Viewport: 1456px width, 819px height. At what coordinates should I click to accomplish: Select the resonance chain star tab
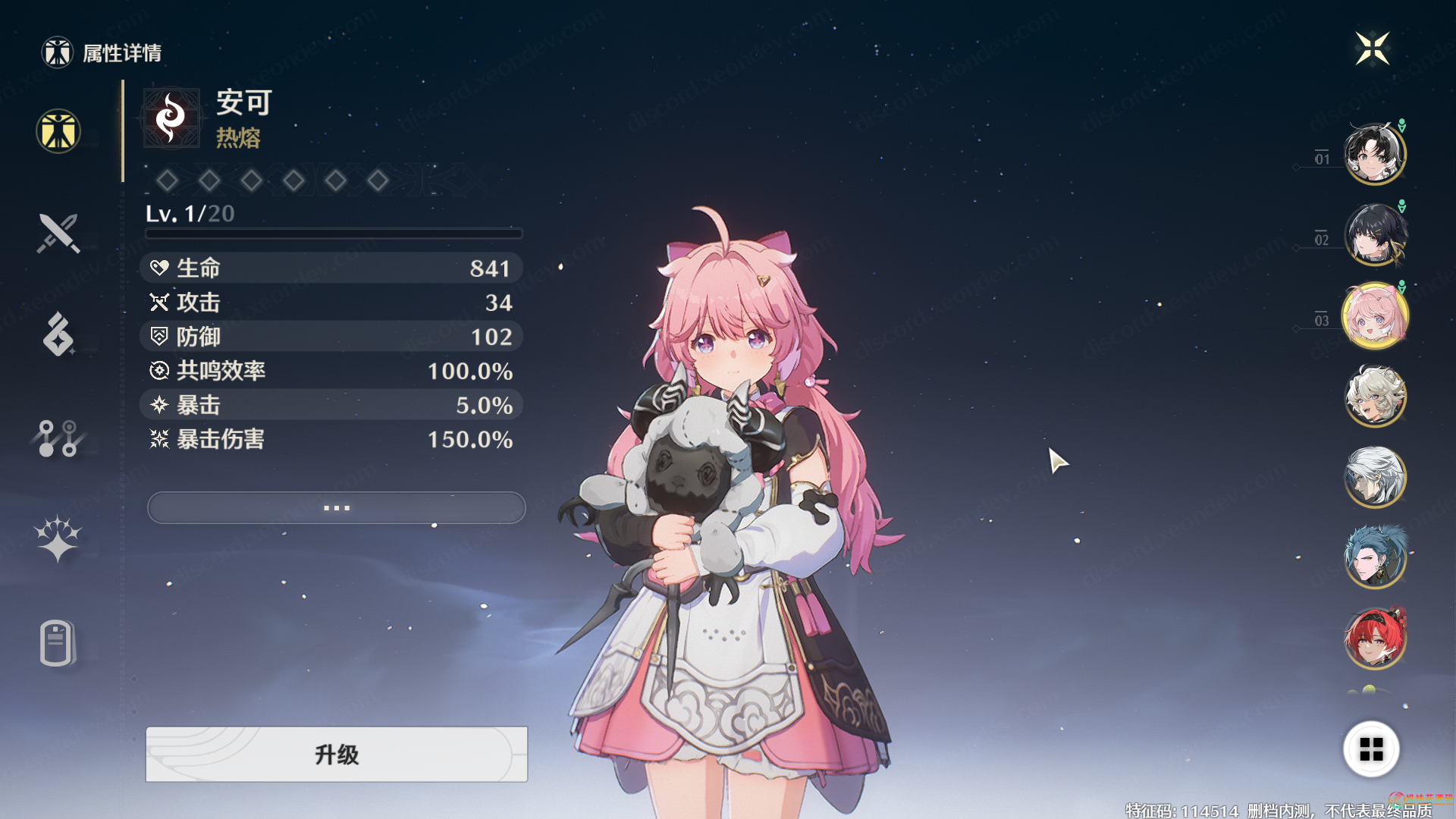tap(58, 539)
